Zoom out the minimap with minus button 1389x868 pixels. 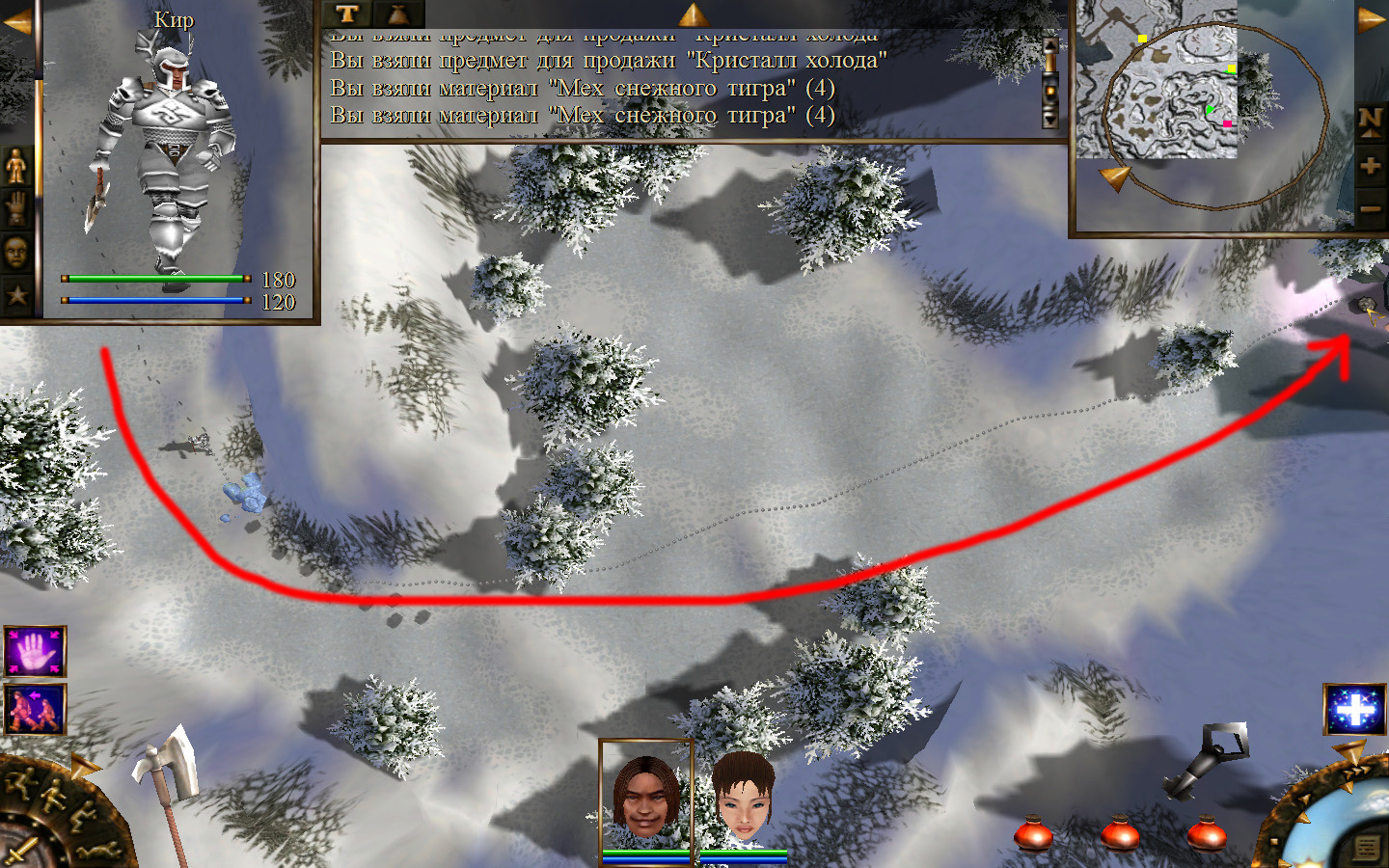coord(1371,208)
